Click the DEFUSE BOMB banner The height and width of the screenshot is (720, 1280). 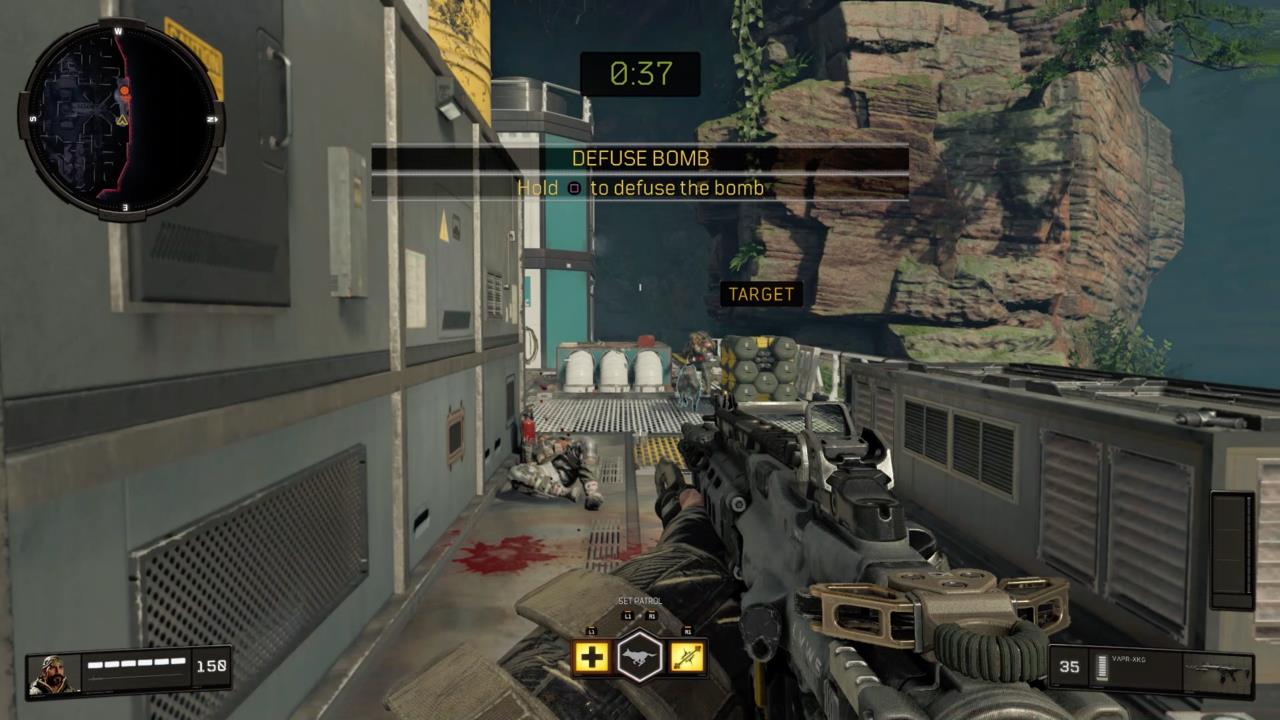coord(640,158)
